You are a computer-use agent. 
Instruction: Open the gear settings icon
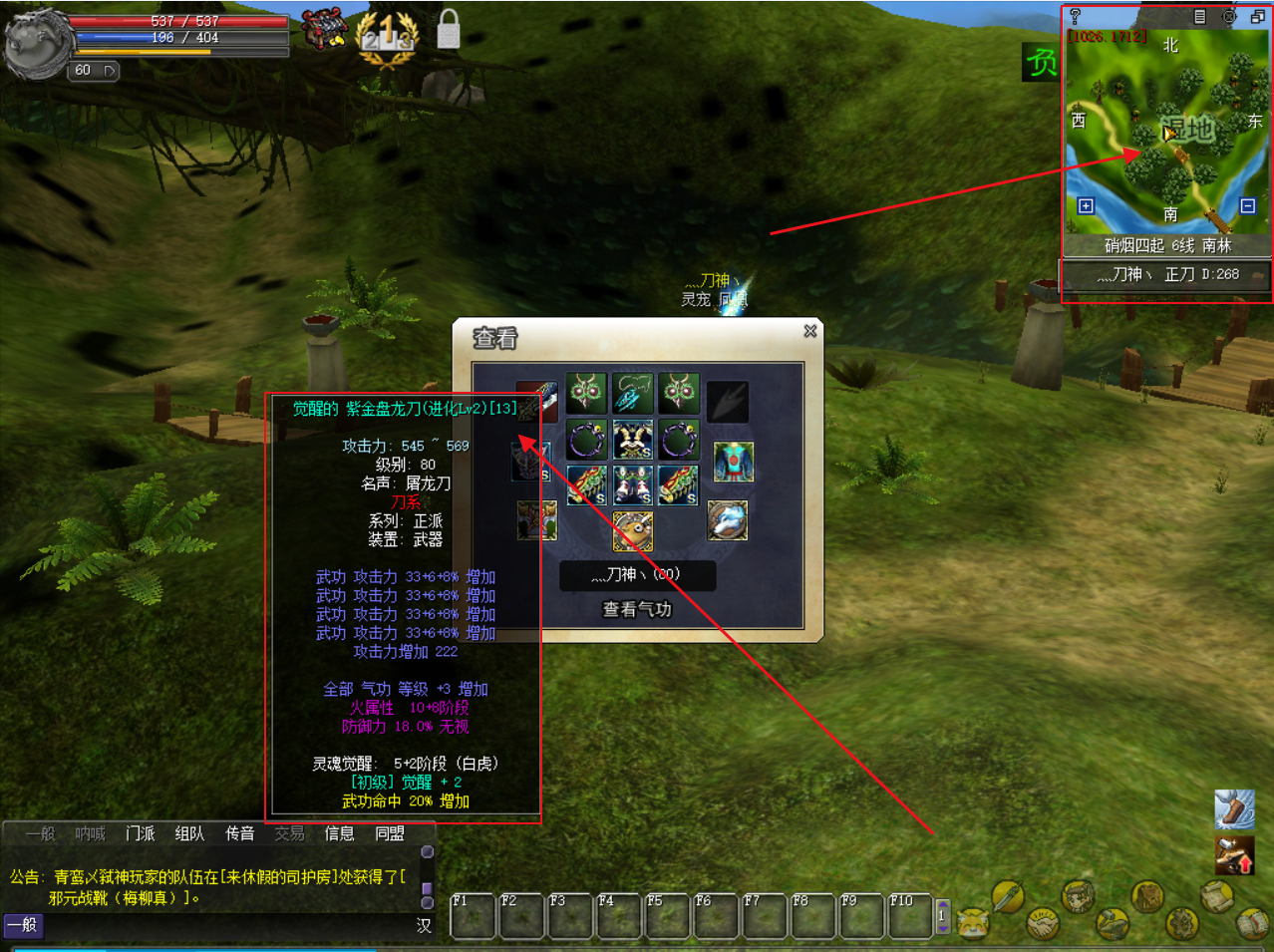1181,923
